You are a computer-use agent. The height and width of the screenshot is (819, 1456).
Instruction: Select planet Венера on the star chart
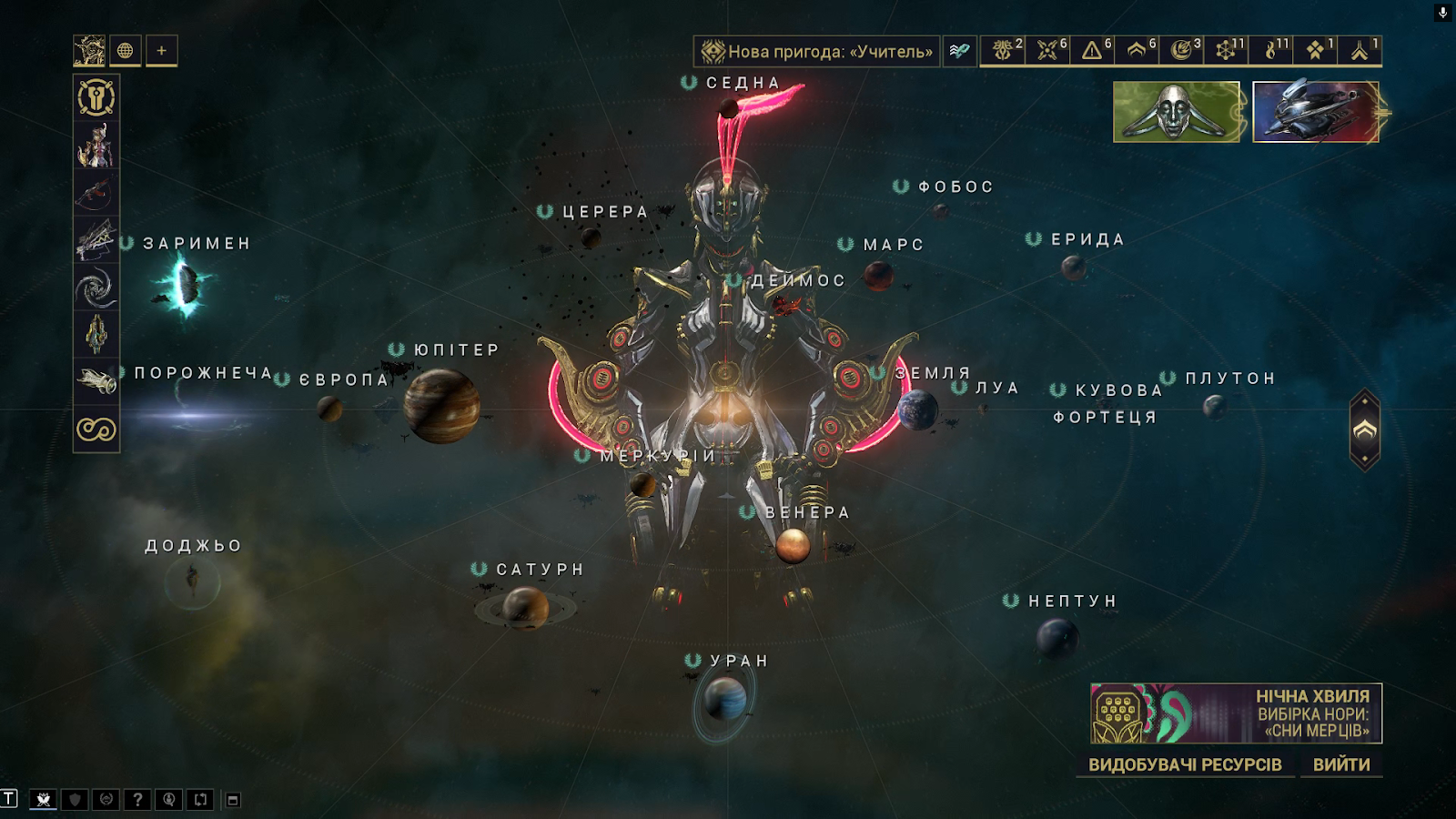[x=793, y=546]
